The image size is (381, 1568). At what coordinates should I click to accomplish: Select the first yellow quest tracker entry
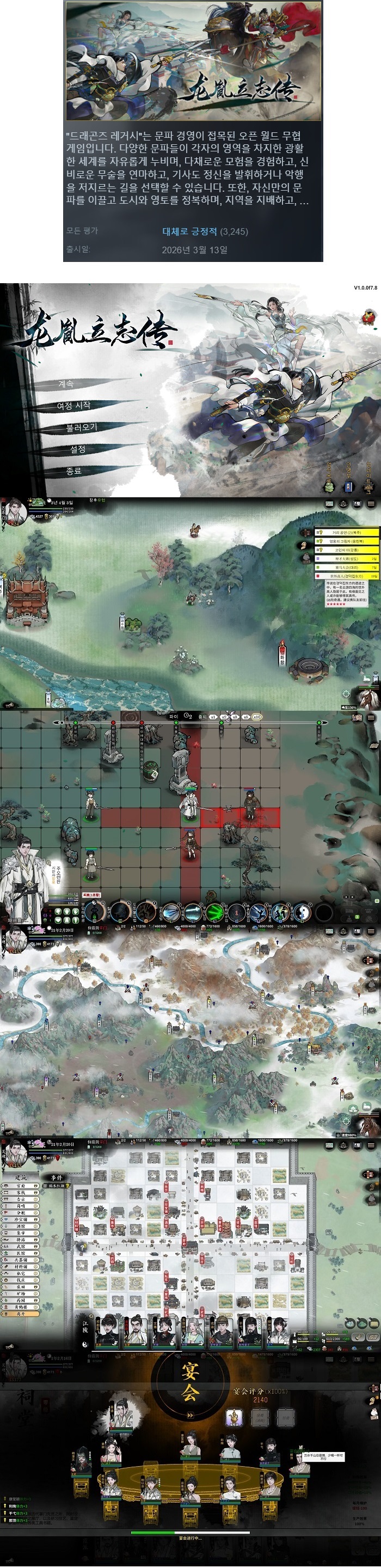(346, 532)
